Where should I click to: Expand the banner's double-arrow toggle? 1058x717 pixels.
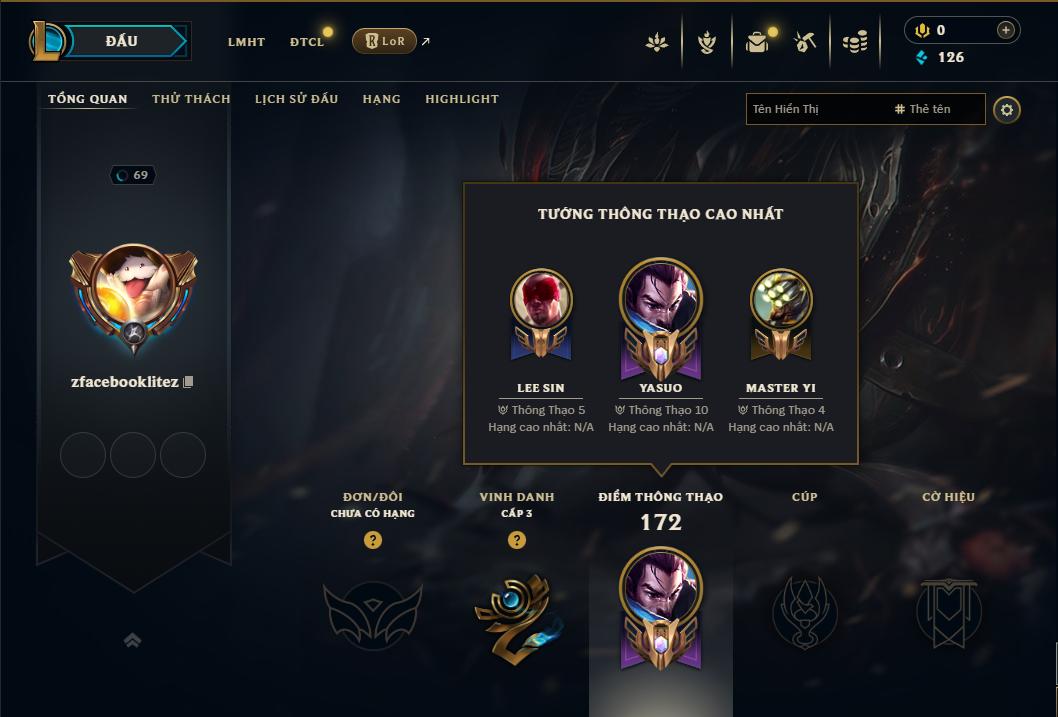[x=132, y=640]
